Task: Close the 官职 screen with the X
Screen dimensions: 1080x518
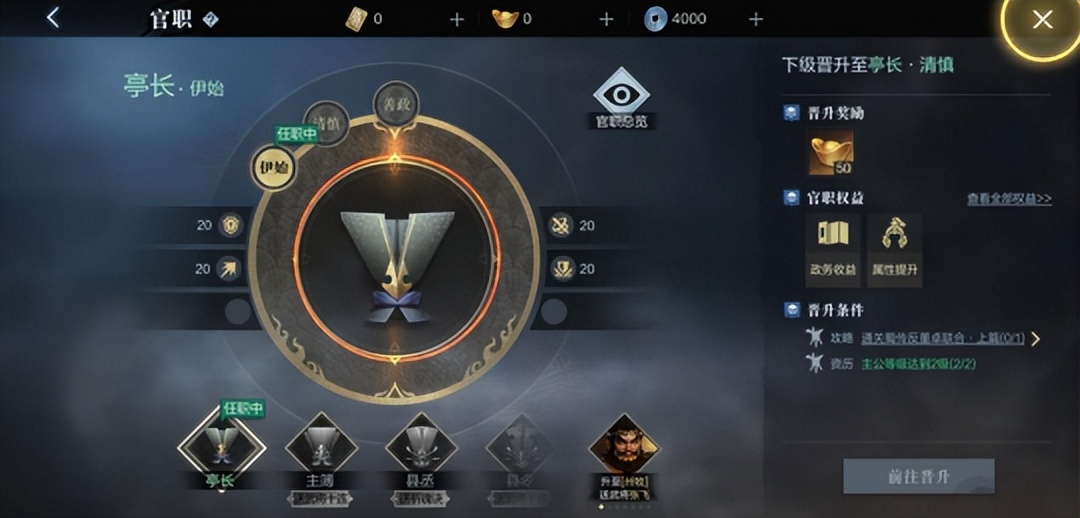Action: pyautogui.click(x=1042, y=19)
